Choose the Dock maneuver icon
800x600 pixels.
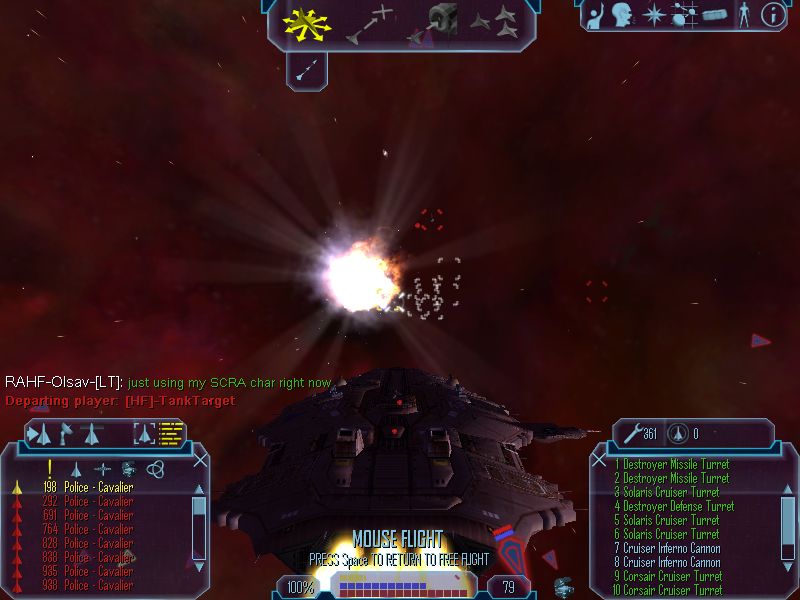click(x=440, y=22)
